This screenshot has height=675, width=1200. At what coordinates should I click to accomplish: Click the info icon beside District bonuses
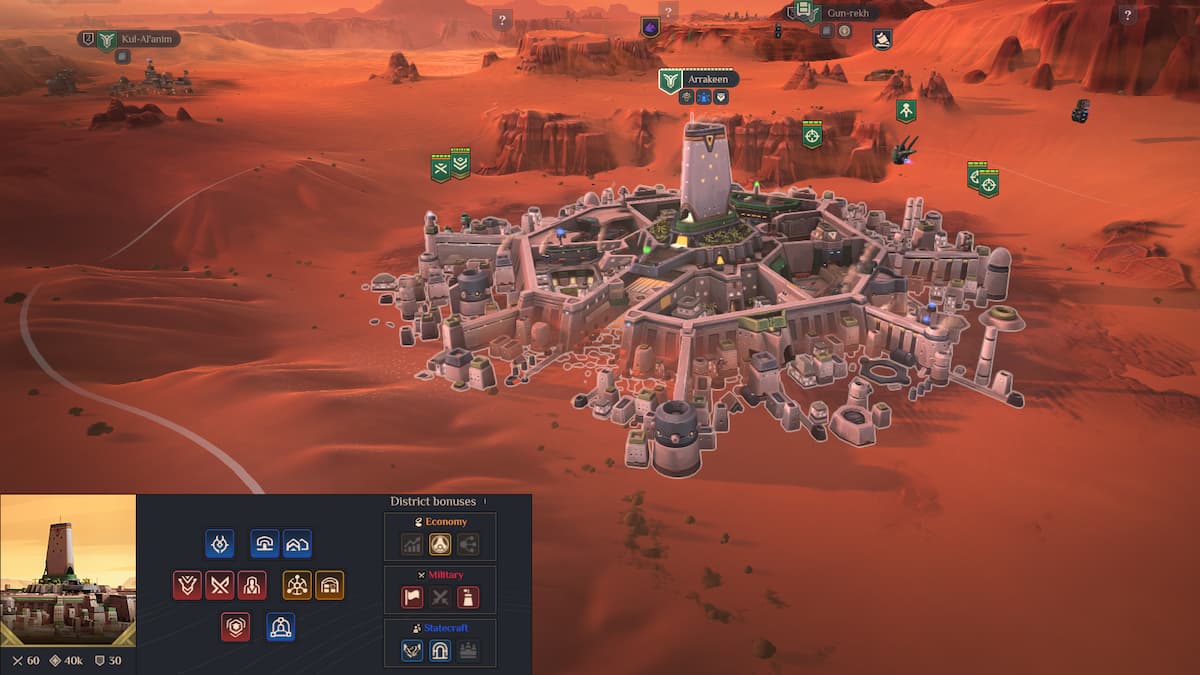coord(485,501)
